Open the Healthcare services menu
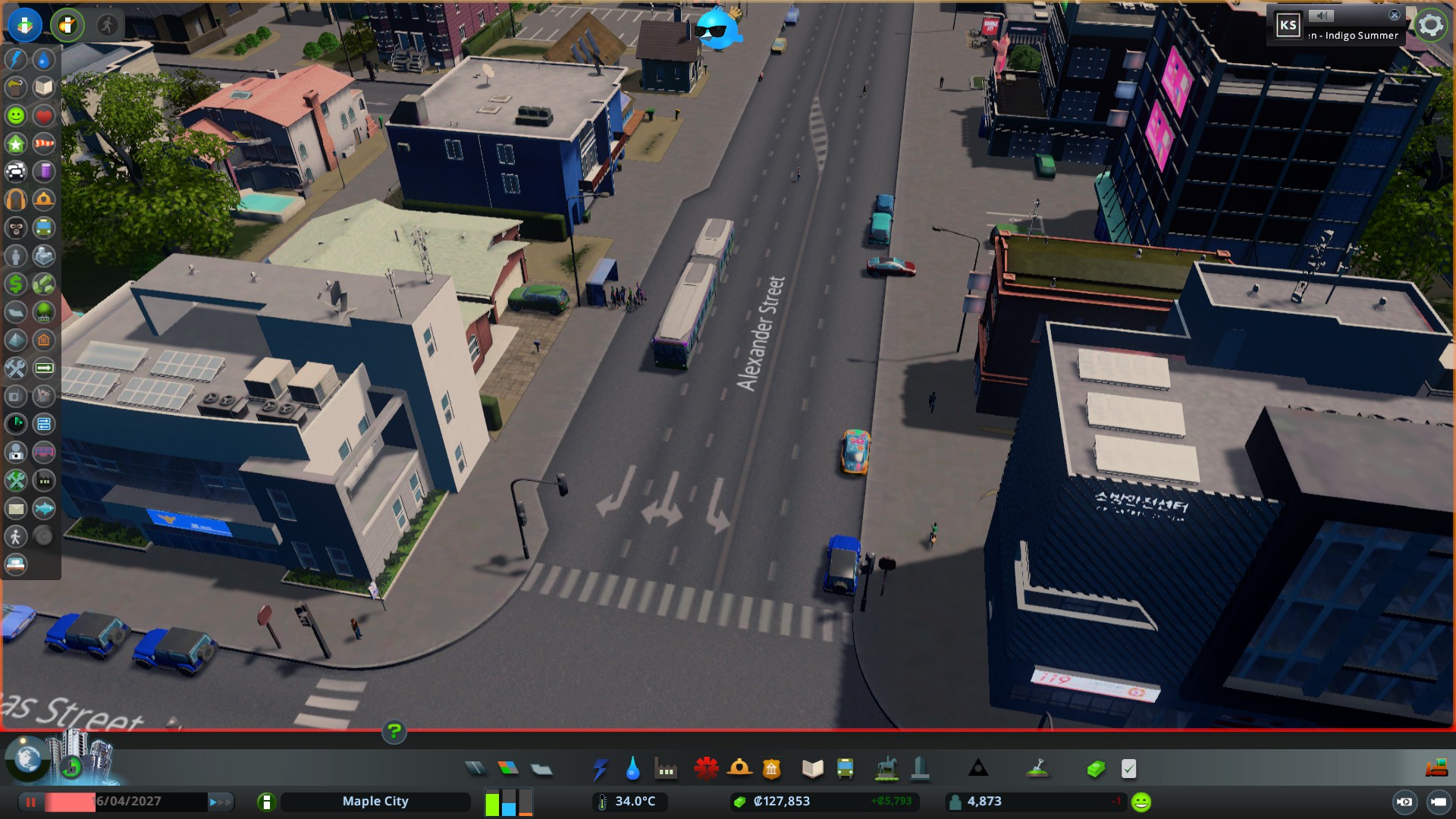1456x819 pixels. click(x=706, y=768)
